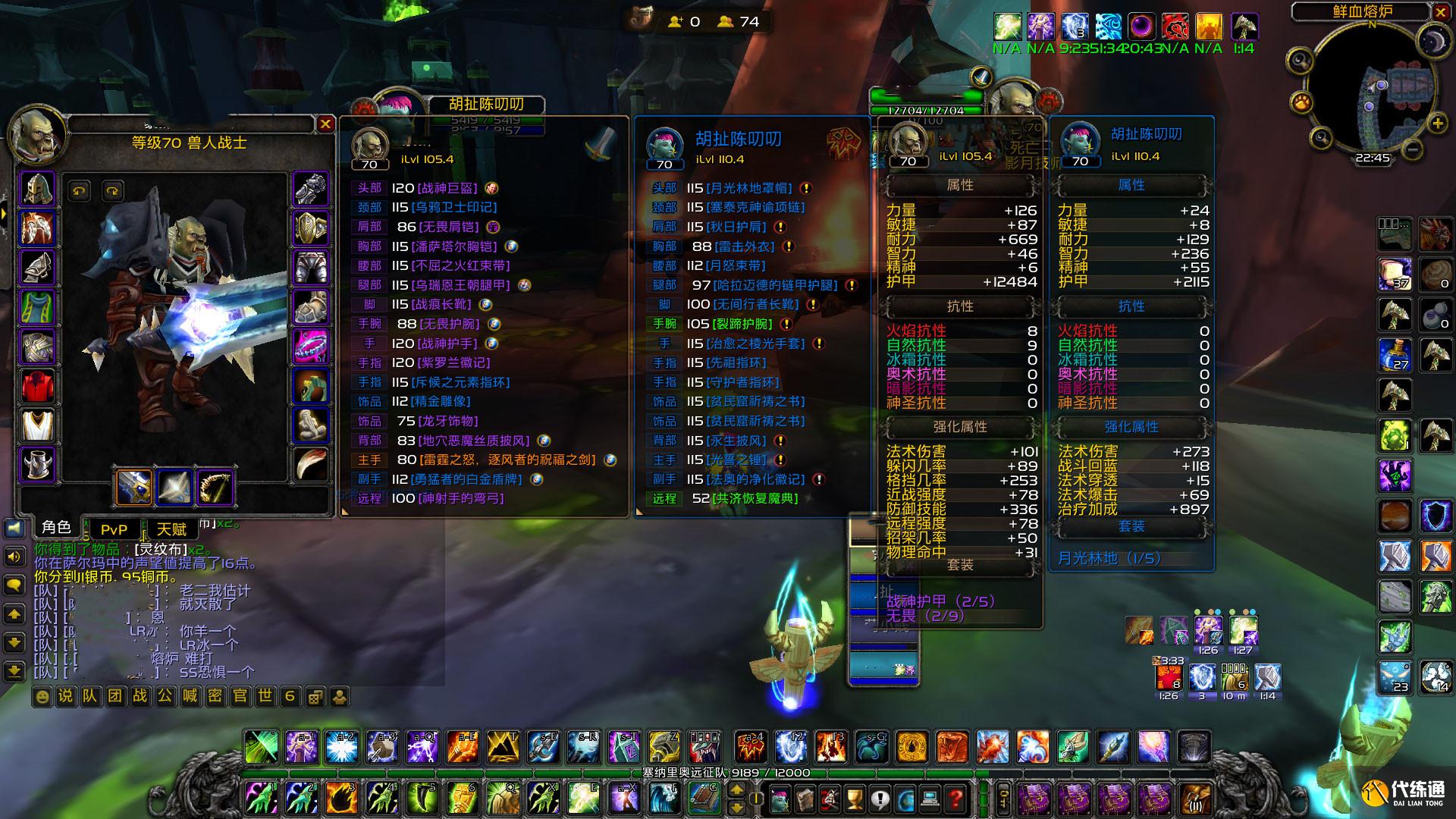Zoom out the minimap with minus button
The height and width of the screenshot is (819, 1456).
pyautogui.click(x=1412, y=149)
